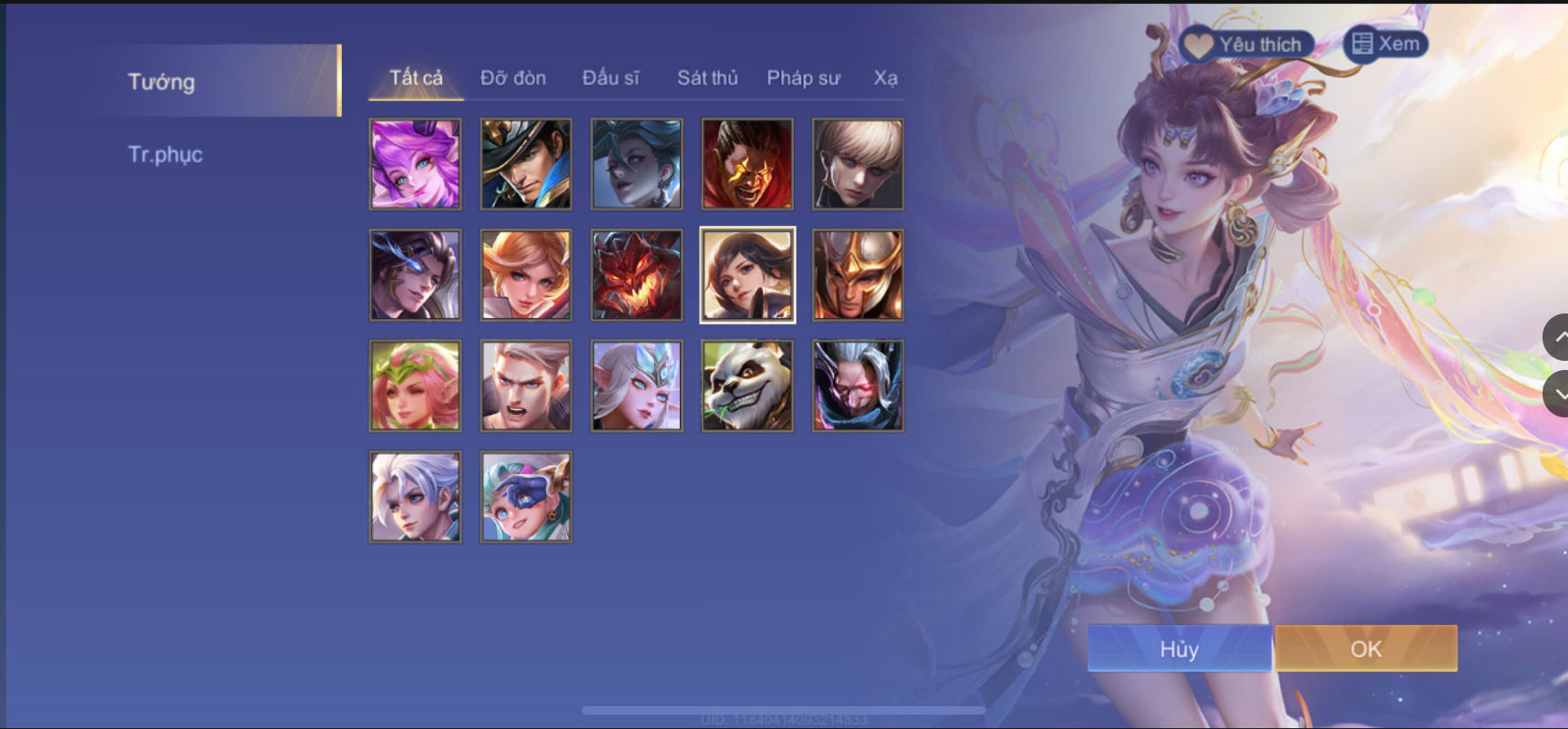The height and width of the screenshot is (729, 1568).
Task: Select the hero with glowing red eyes
Action: pyautogui.click(x=748, y=164)
